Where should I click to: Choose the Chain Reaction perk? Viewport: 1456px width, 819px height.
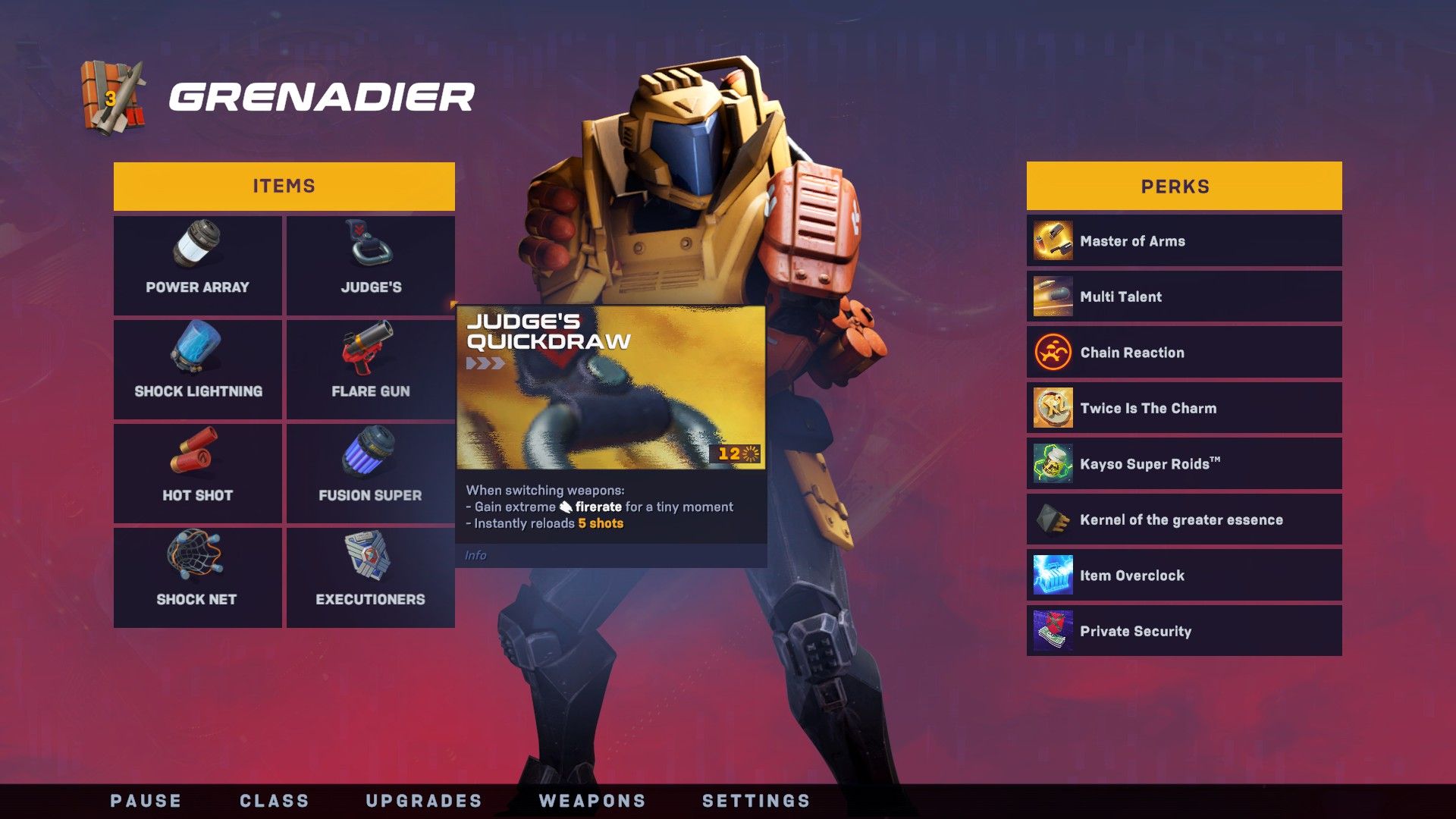tap(1184, 353)
